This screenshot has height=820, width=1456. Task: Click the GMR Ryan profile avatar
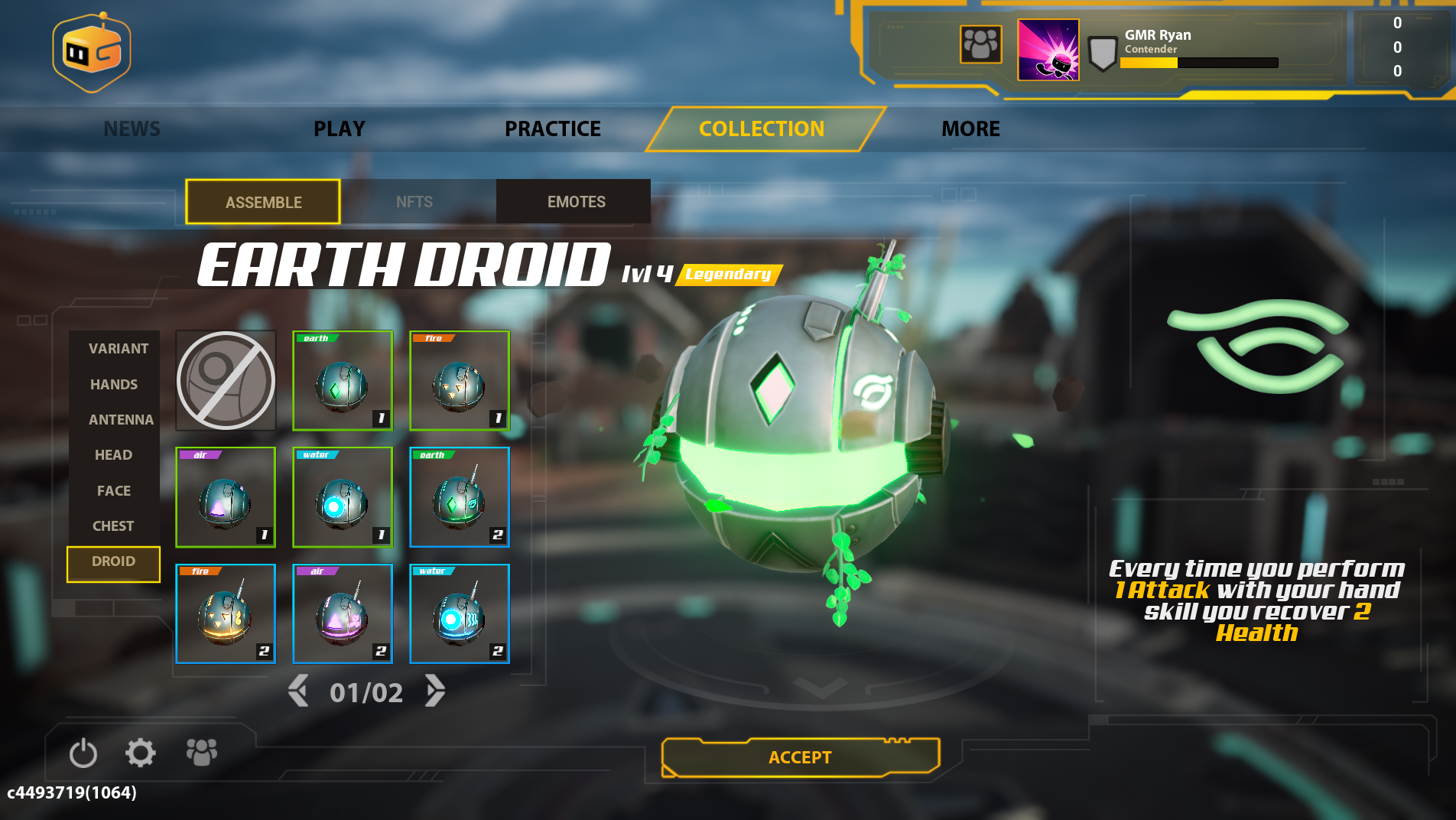tap(1048, 50)
